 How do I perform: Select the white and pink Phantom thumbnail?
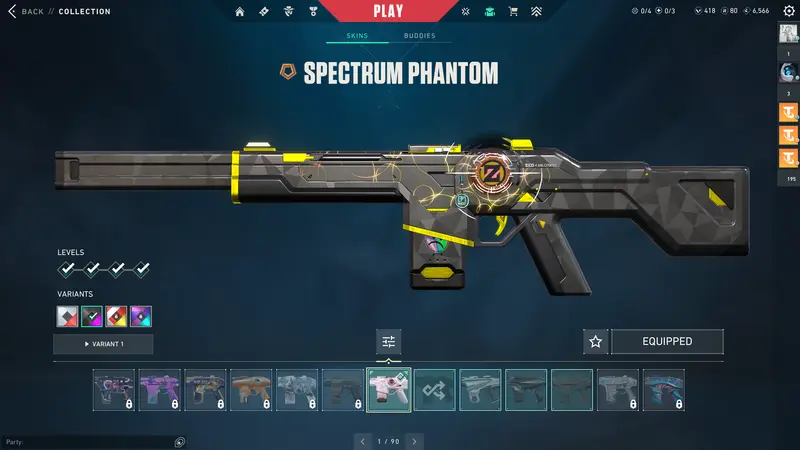389,390
